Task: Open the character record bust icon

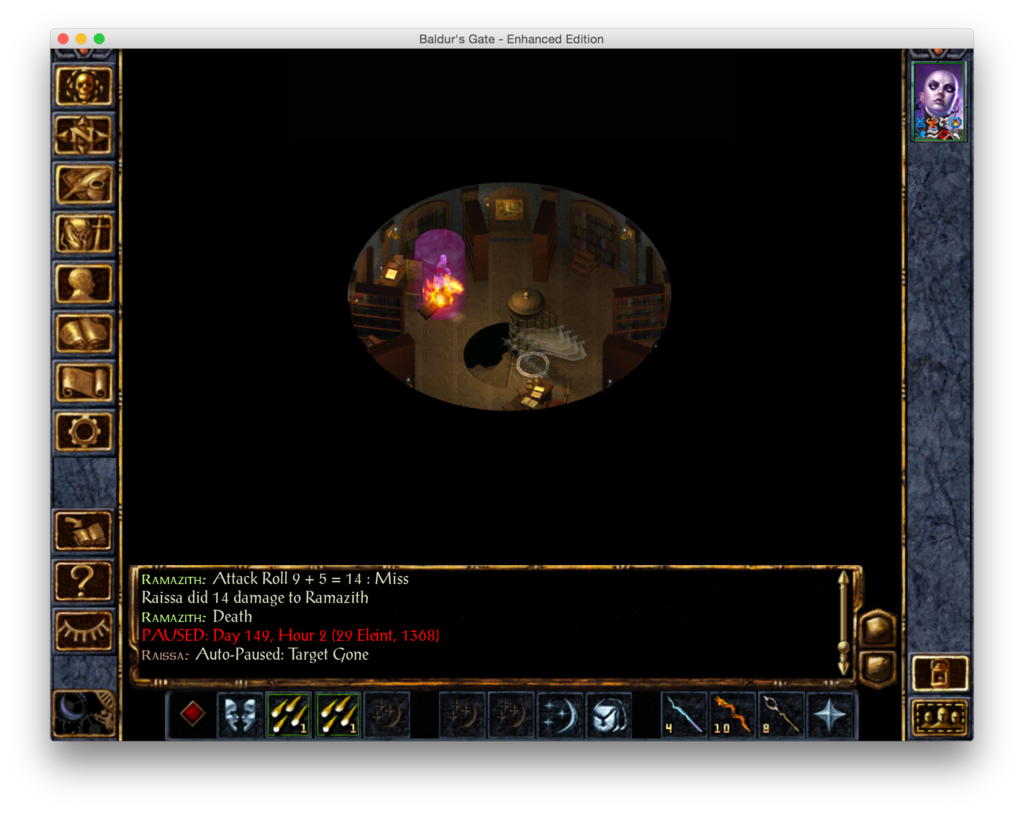Action: [x=84, y=284]
